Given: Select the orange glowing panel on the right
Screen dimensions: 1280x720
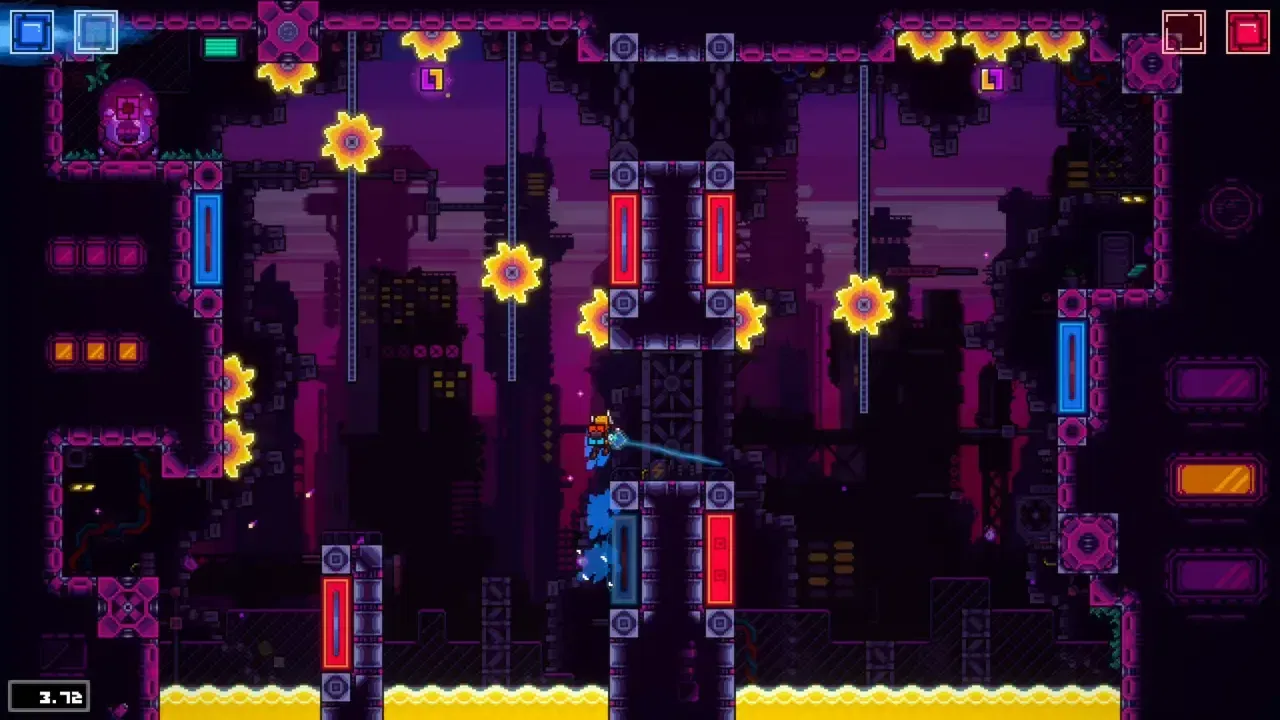Looking at the screenshot, I should (x=1215, y=480).
